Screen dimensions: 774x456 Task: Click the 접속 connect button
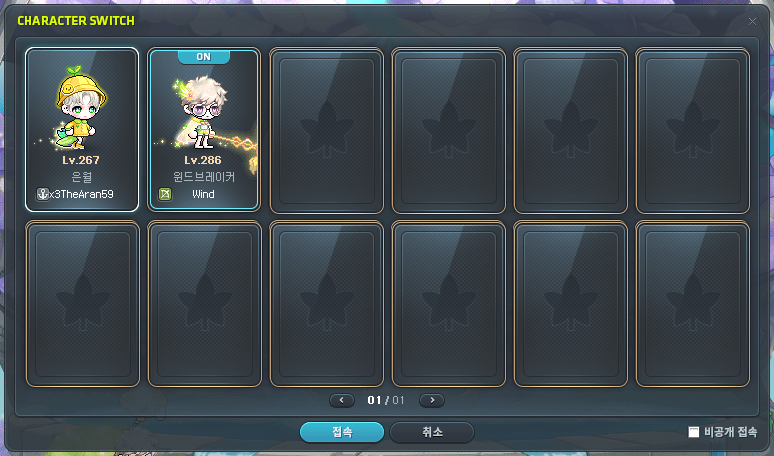click(x=341, y=432)
